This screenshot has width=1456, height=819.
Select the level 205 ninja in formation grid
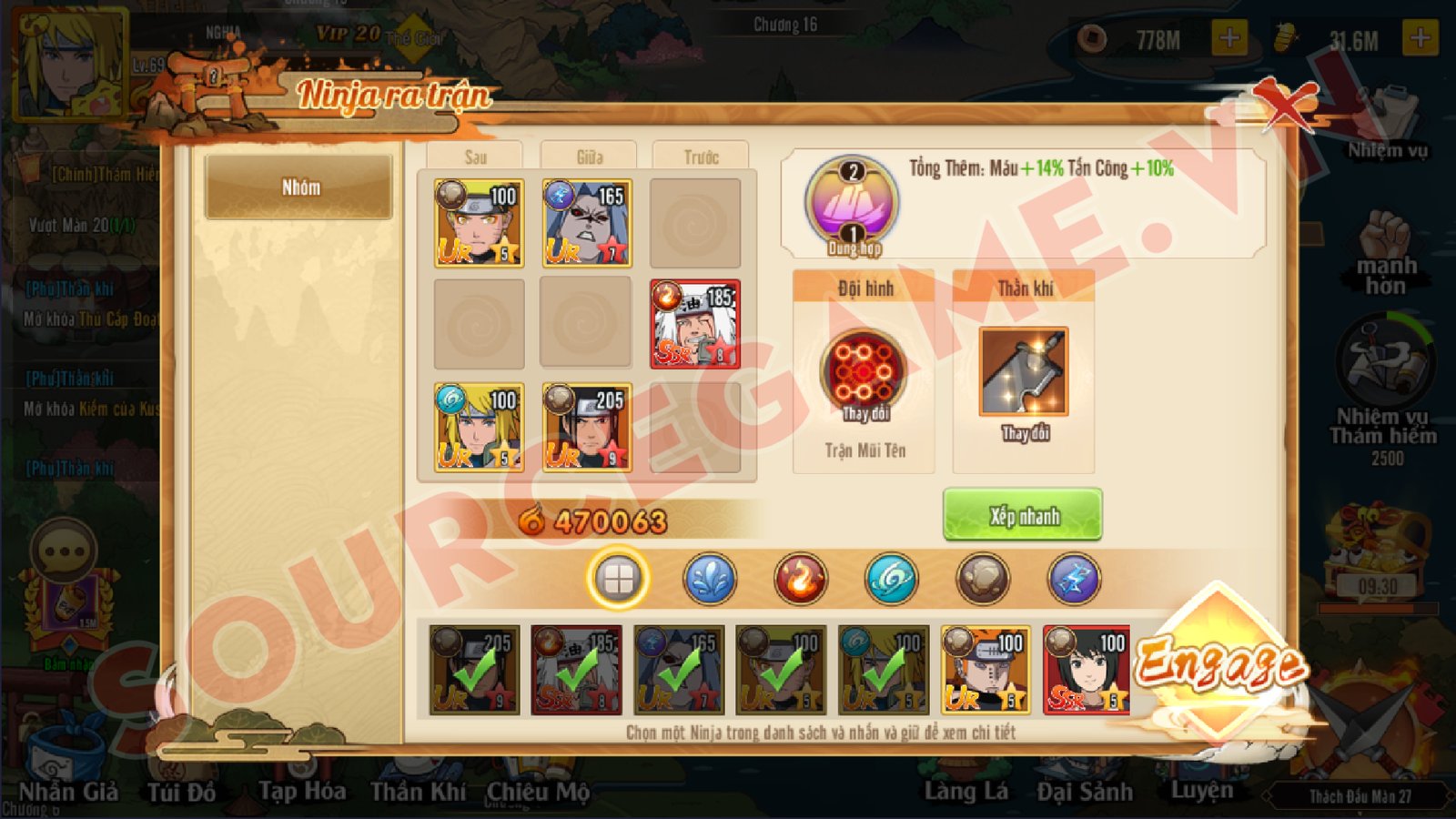click(x=587, y=426)
